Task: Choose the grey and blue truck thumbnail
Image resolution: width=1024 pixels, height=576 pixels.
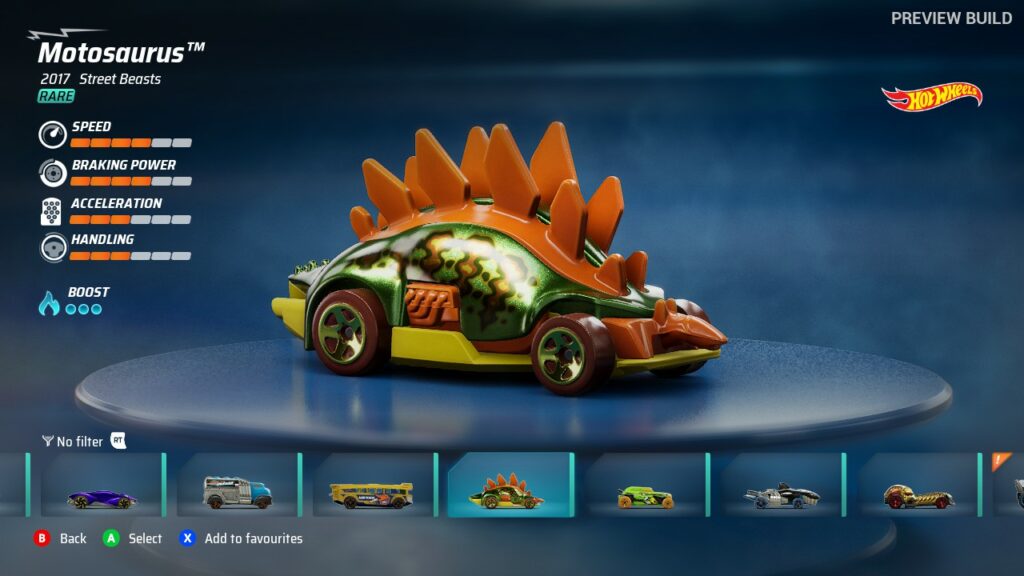Action: (237, 485)
